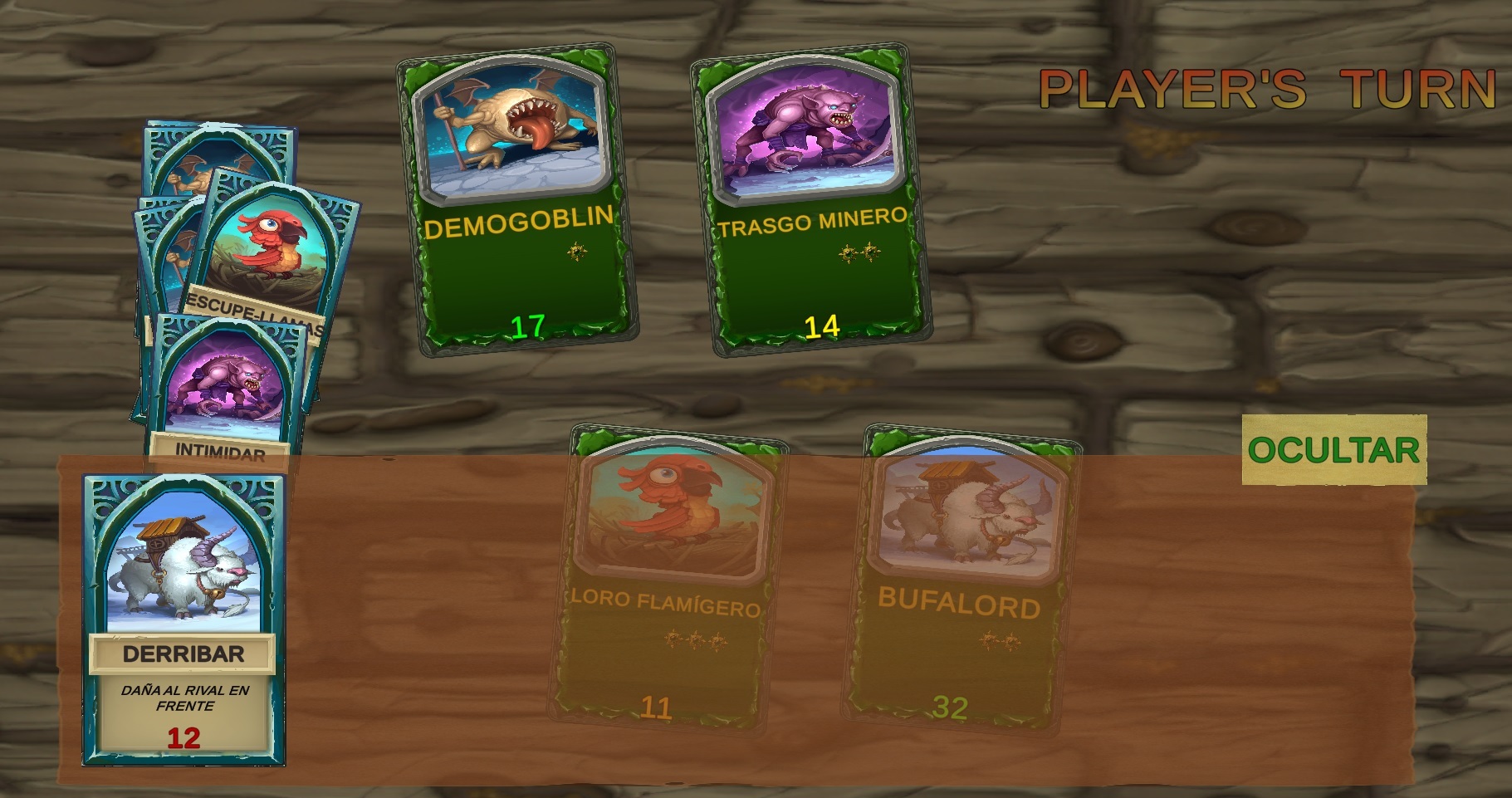Click the Trasgo Minero creature illustration
This screenshot has width=1512, height=798.
tap(810, 133)
